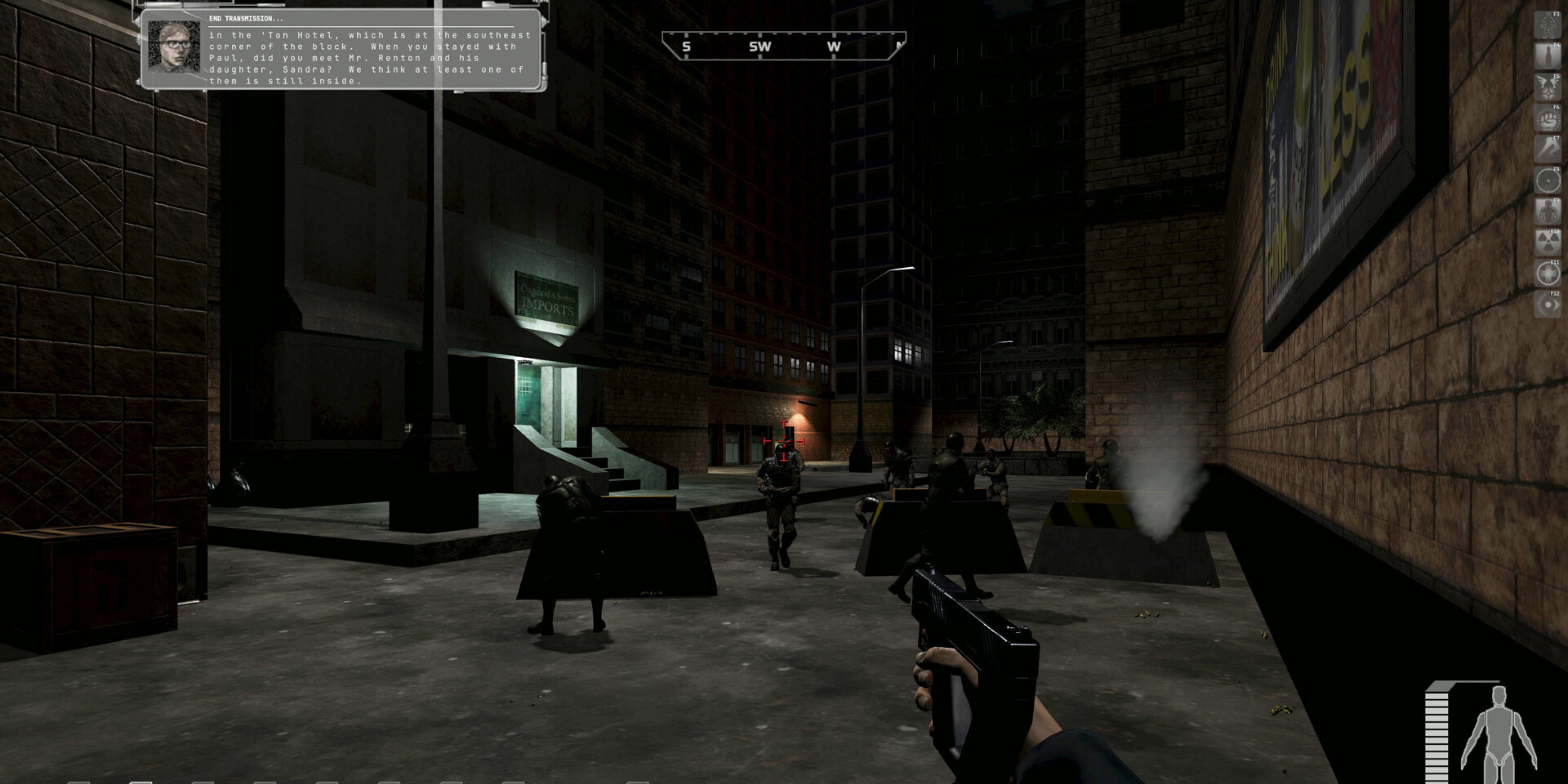Click the S marker on the compass
Viewport: 1568px width, 784px height.
(686, 47)
